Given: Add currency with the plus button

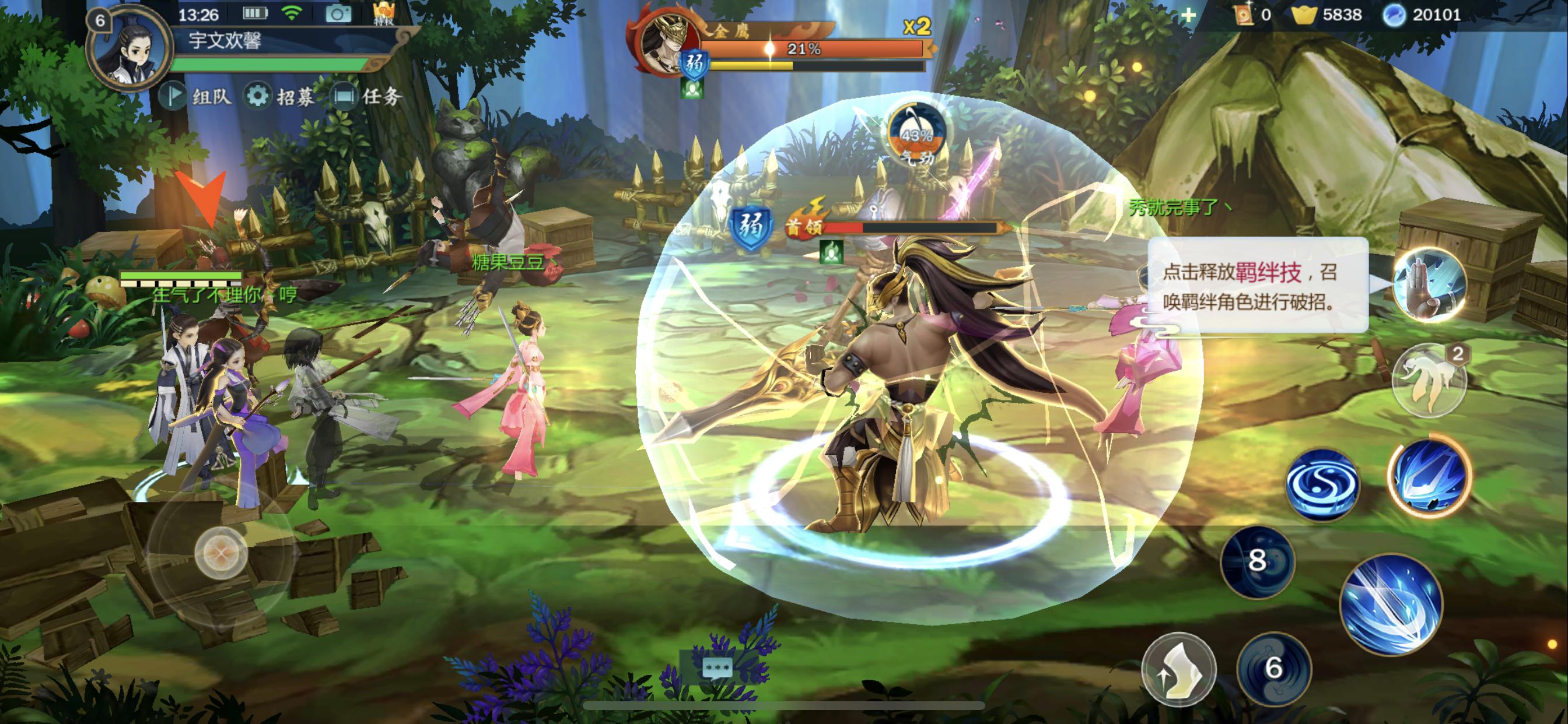Looking at the screenshot, I should 1188,15.
